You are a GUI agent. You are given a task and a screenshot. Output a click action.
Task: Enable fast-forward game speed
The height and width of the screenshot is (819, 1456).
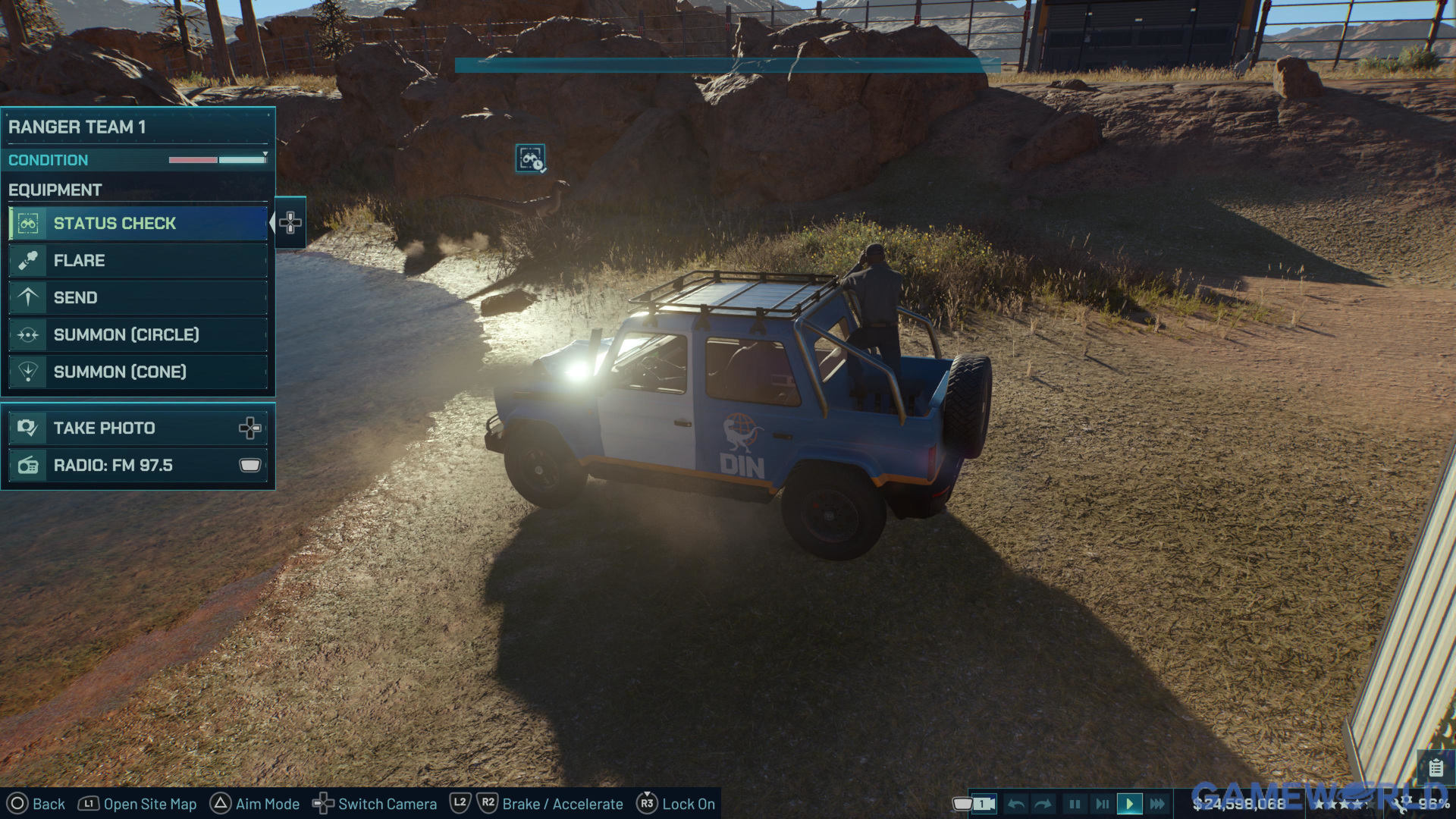1157,804
